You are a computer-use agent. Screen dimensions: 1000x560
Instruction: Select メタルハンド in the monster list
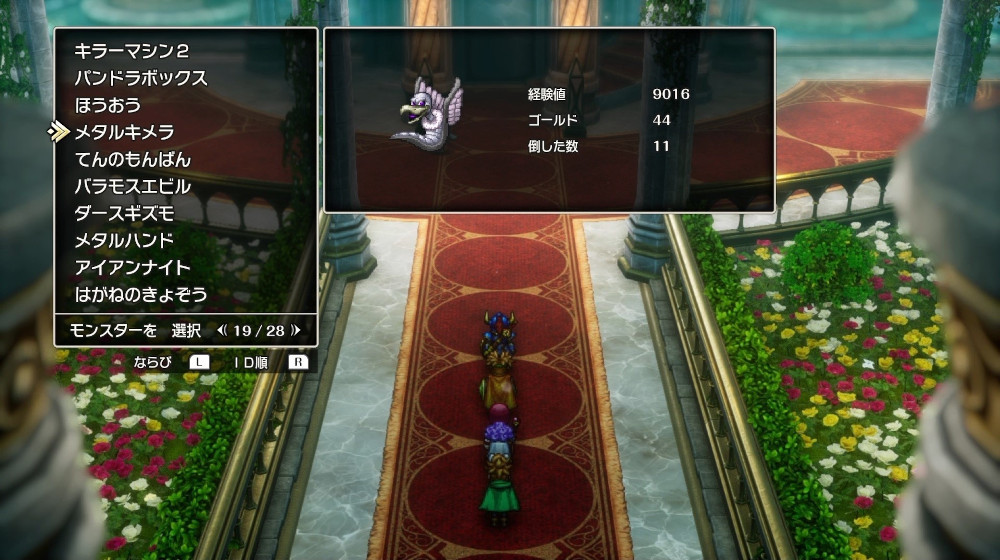click(x=125, y=240)
